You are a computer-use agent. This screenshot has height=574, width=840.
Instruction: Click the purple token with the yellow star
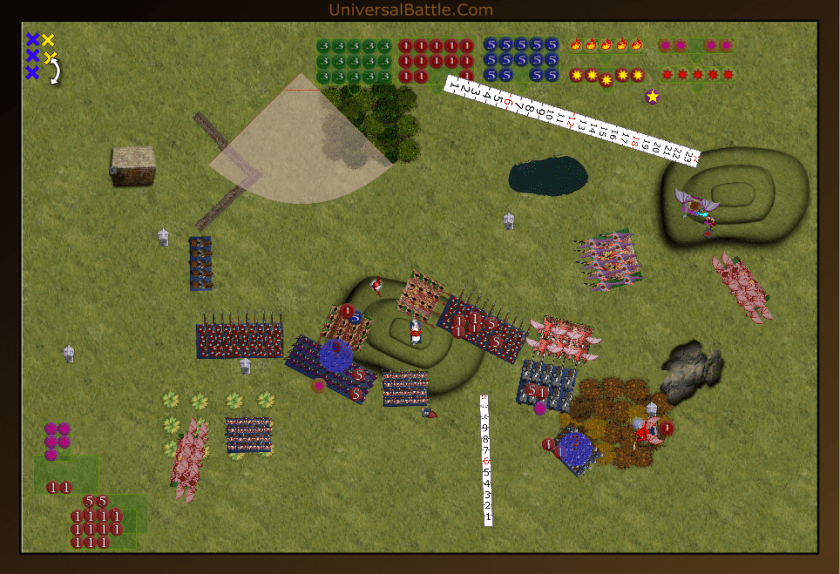[653, 97]
